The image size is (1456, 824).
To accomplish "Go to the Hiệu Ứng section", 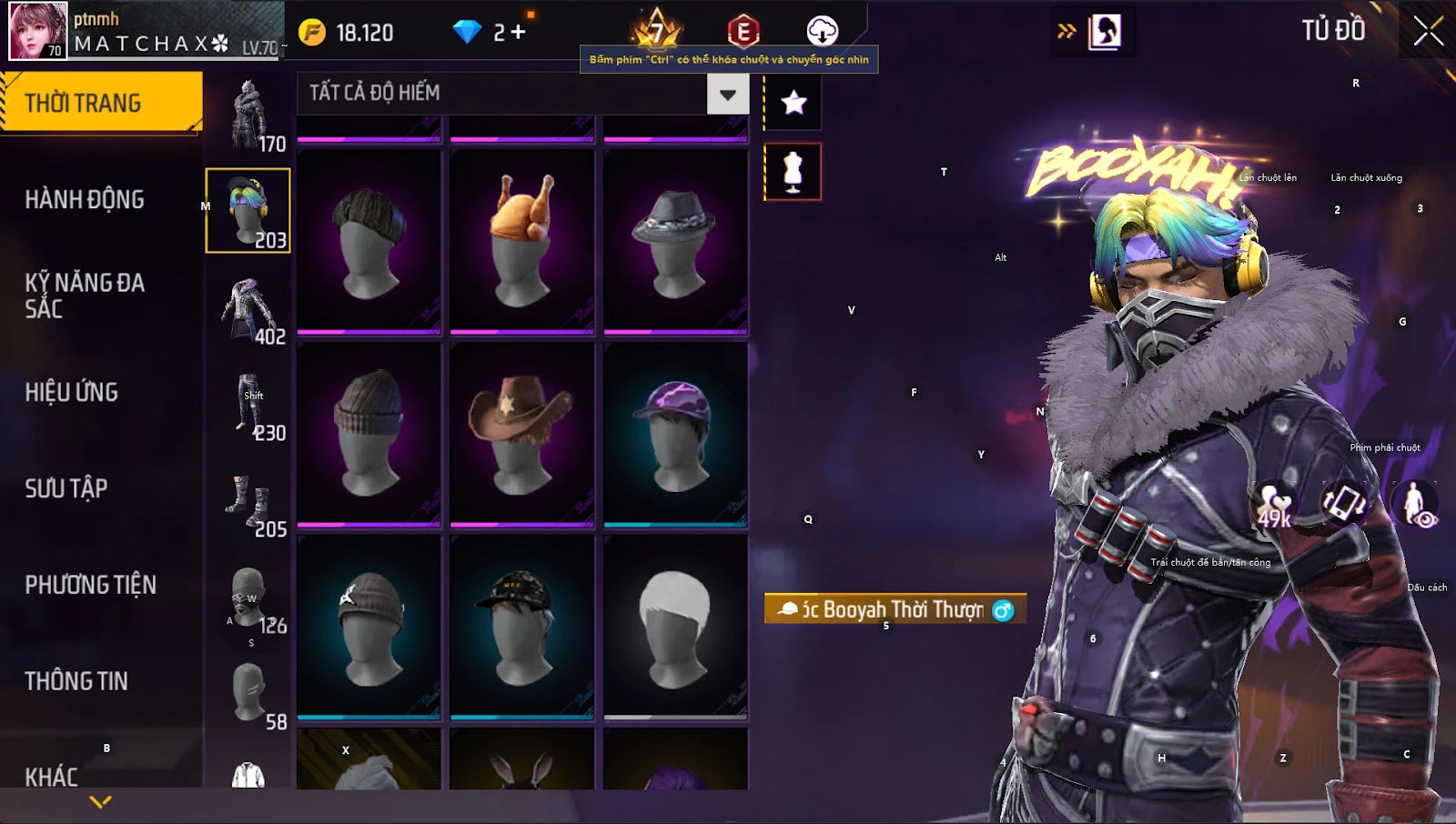I will click(x=72, y=392).
